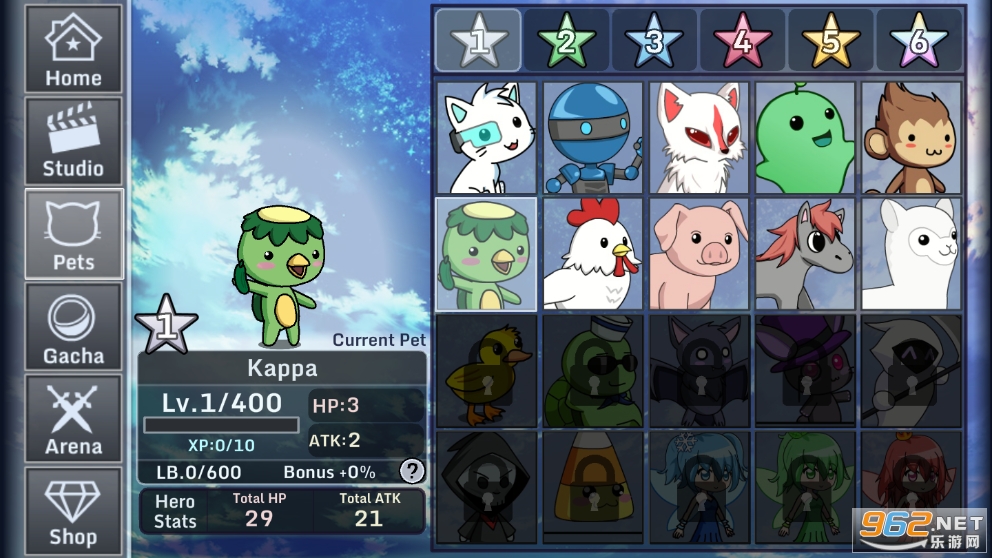Select the white cat with visor pet
The width and height of the screenshot is (992, 558).
[x=486, y=138]
